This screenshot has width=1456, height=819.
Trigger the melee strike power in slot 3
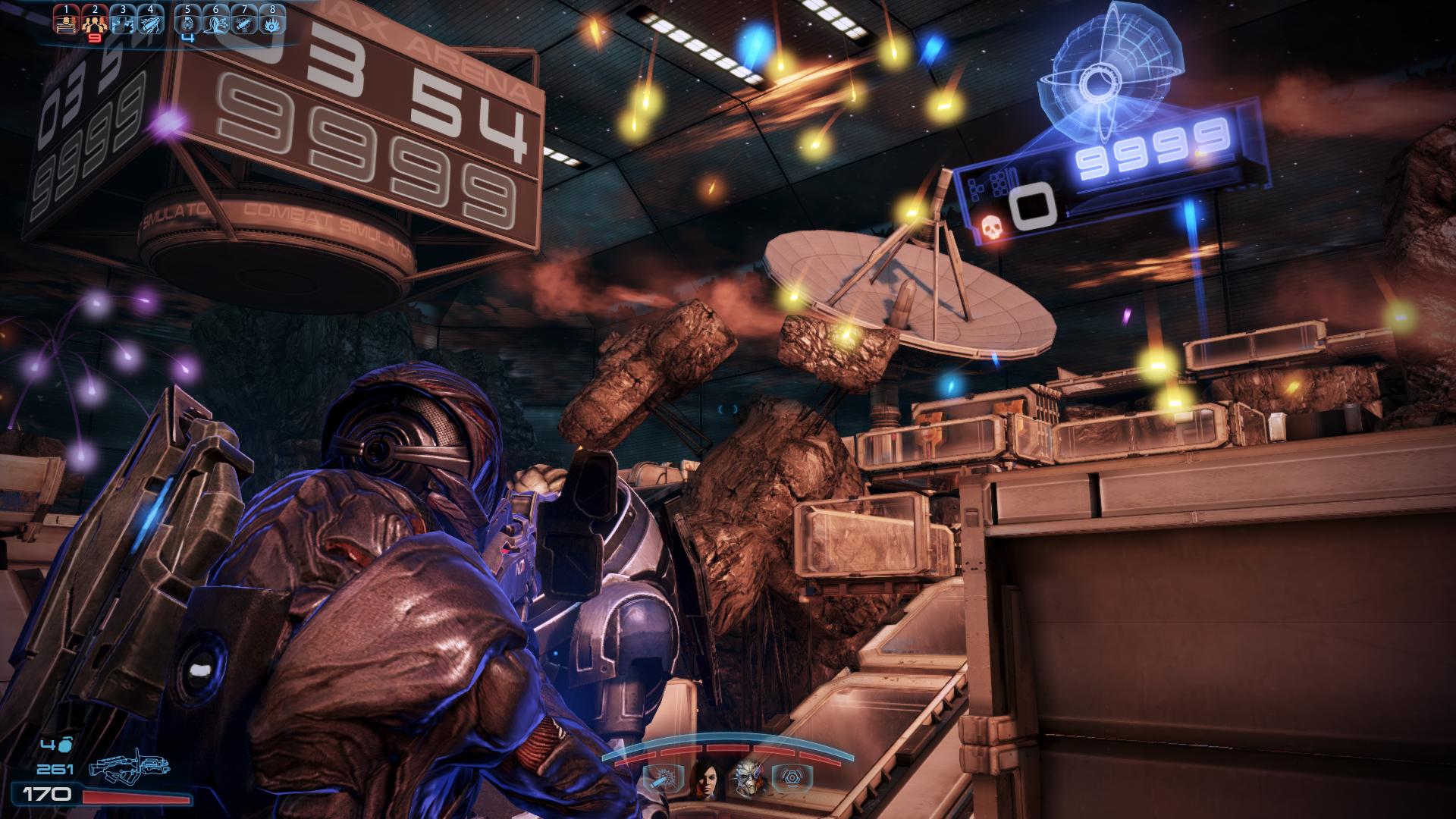tap(122, 22)
